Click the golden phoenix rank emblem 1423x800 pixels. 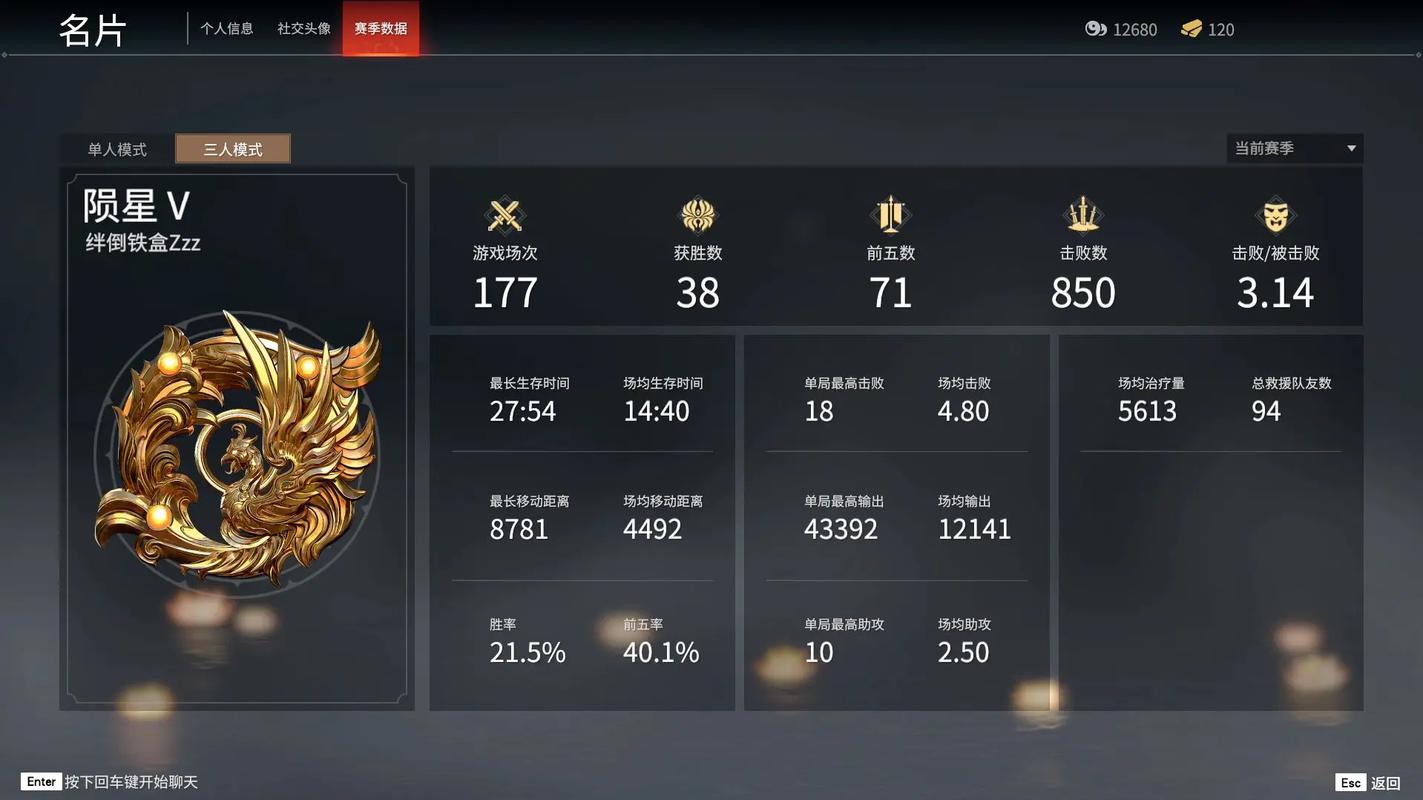pyautogui.click(x=238, y=450)
